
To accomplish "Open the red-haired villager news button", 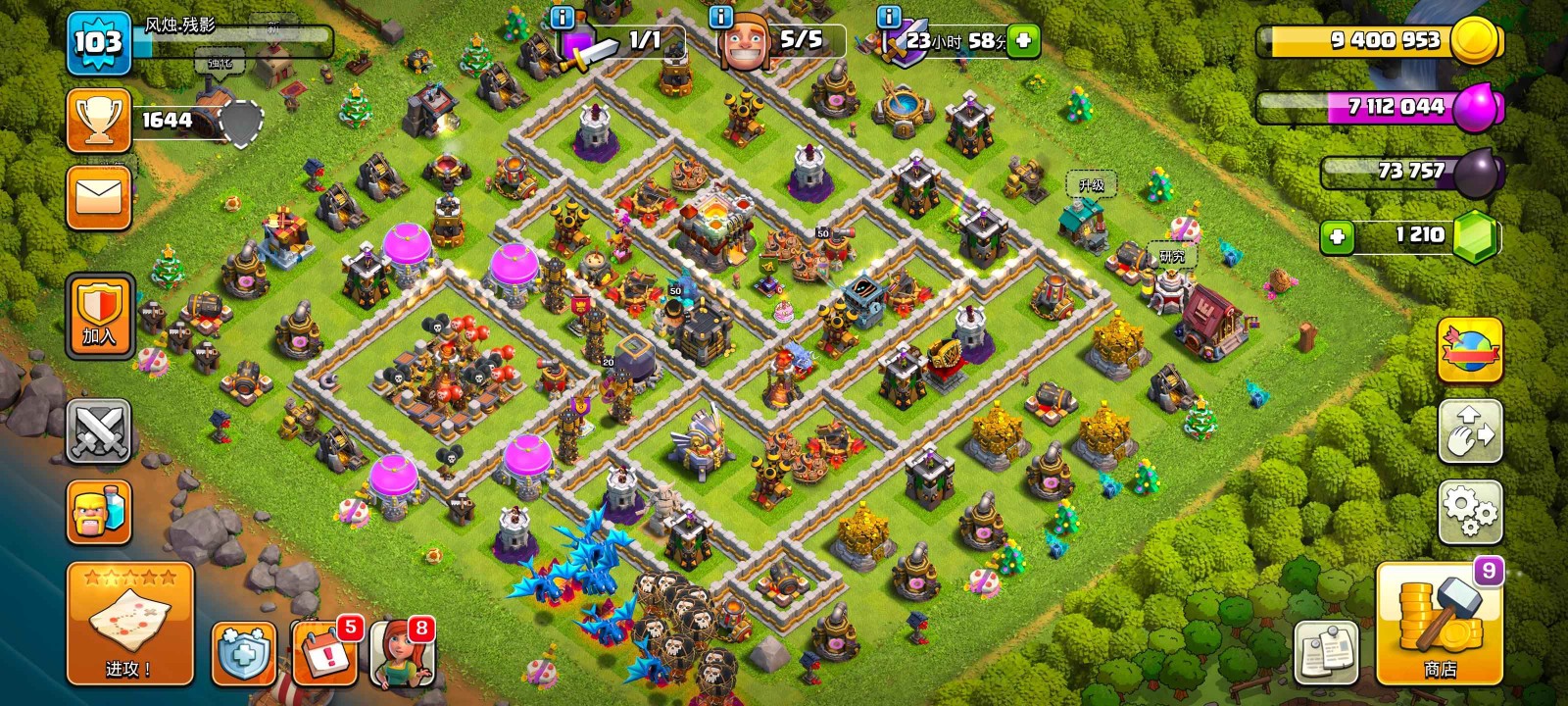I will [402, 652].
